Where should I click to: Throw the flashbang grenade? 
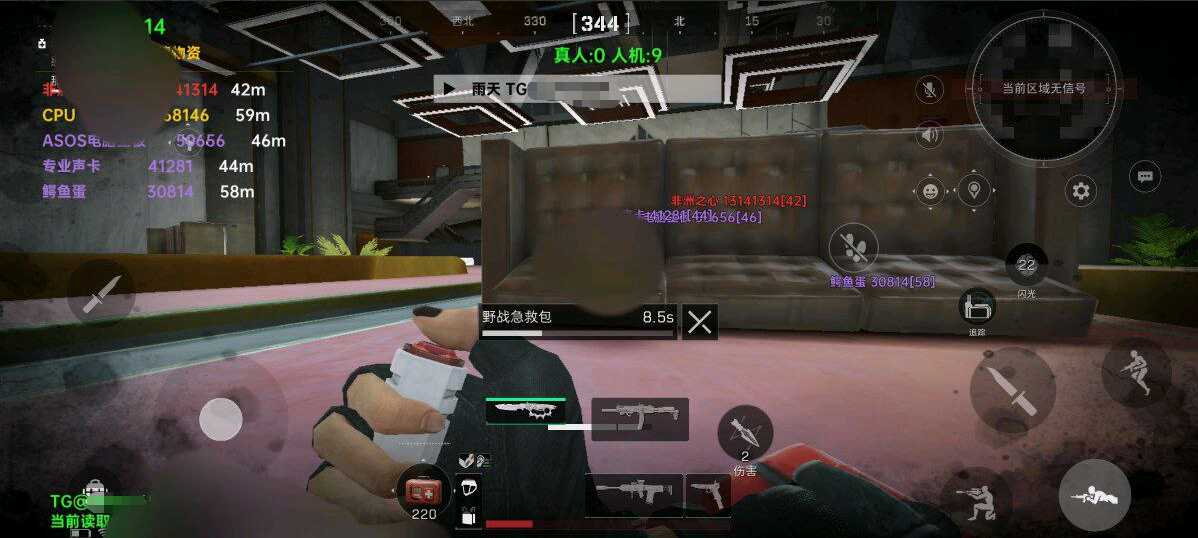1026,266
